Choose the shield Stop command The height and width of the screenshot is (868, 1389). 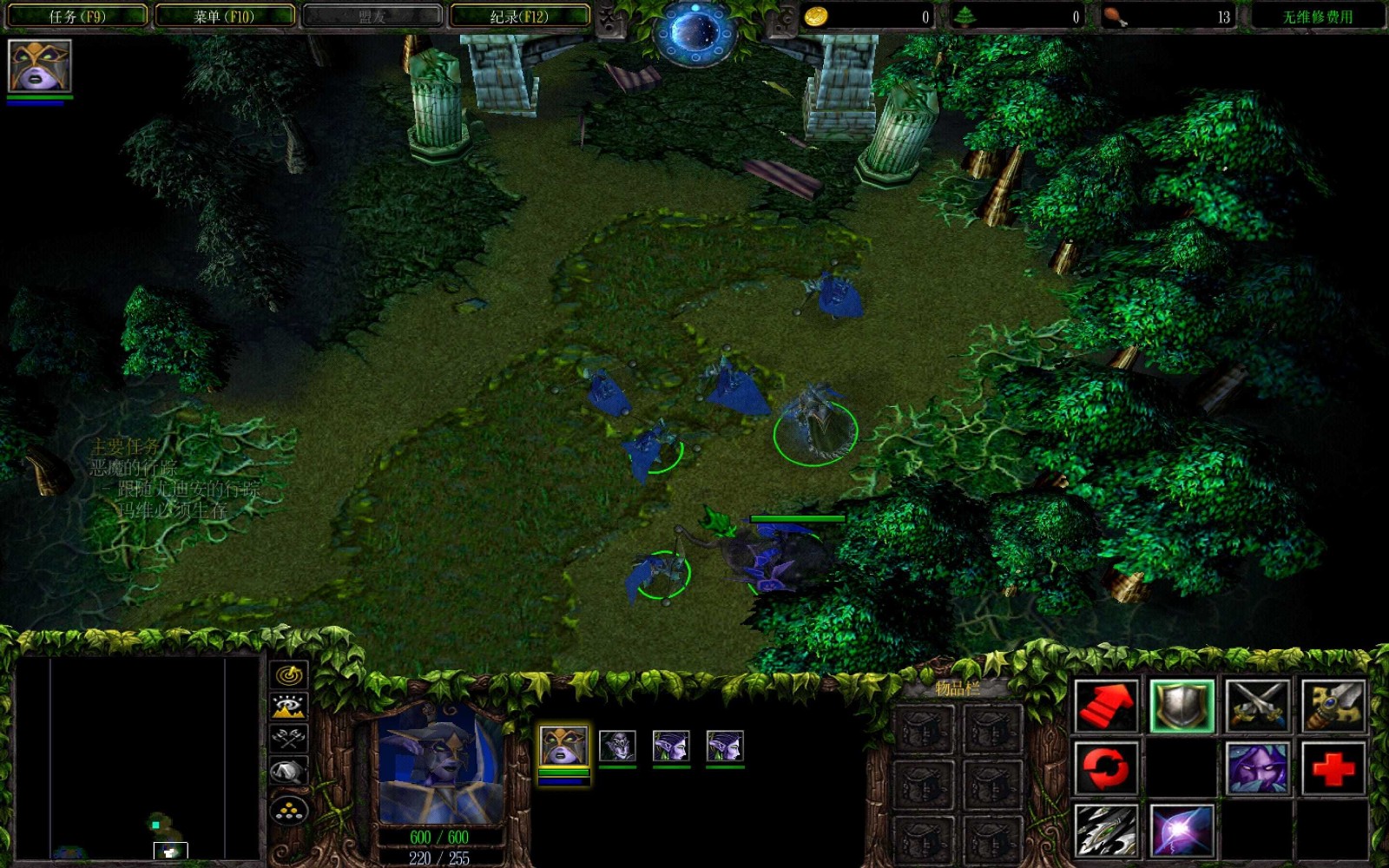pos(1181,706)
